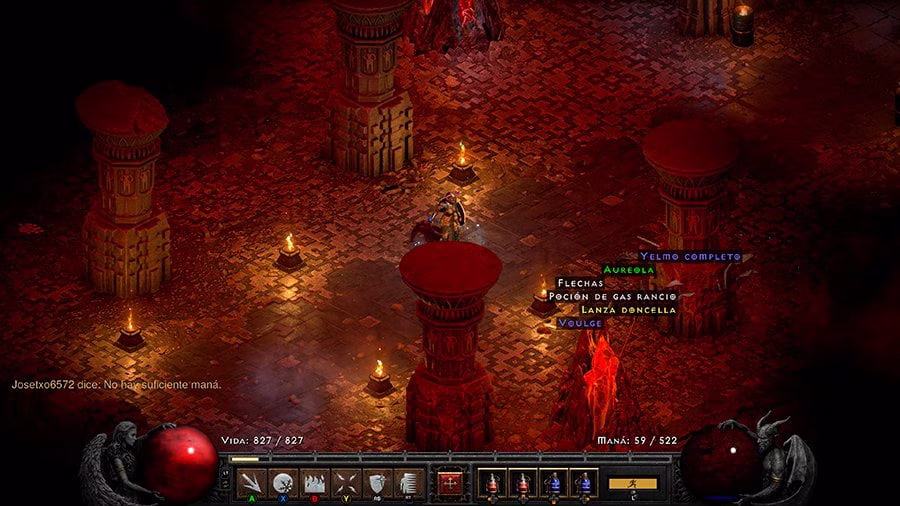Use the cracked sphere skill icon
The image size is (900, 506).
click(x=283, y=483)
